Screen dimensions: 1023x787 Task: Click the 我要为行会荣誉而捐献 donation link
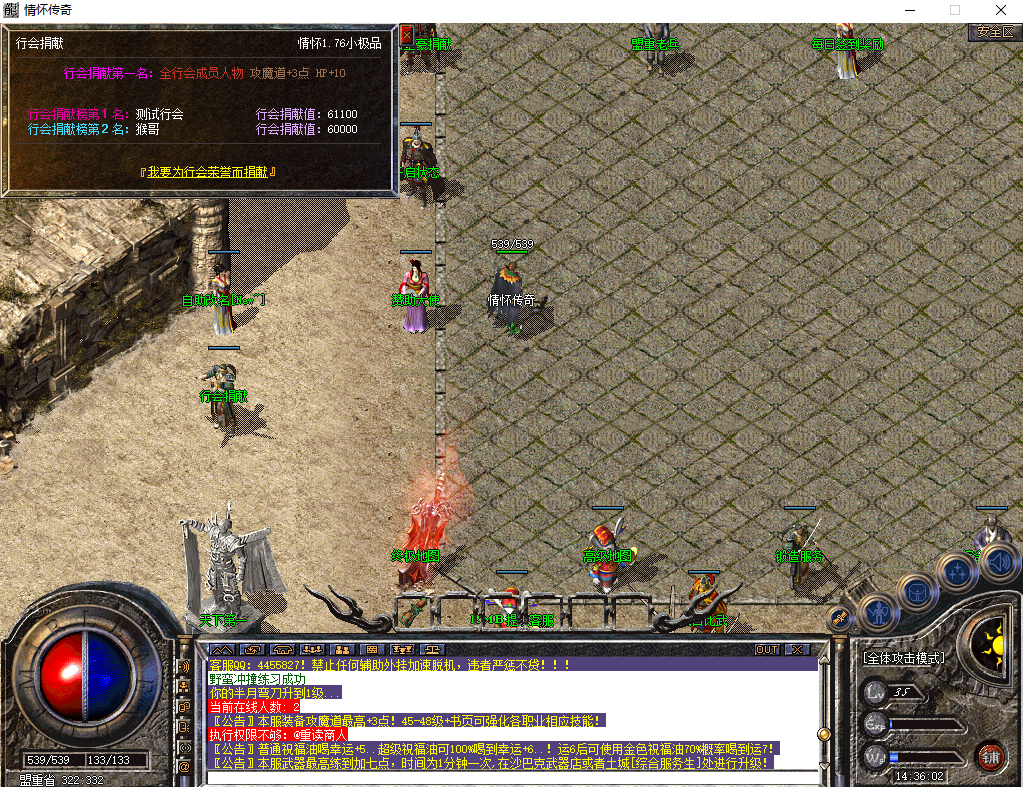point(208,172)
